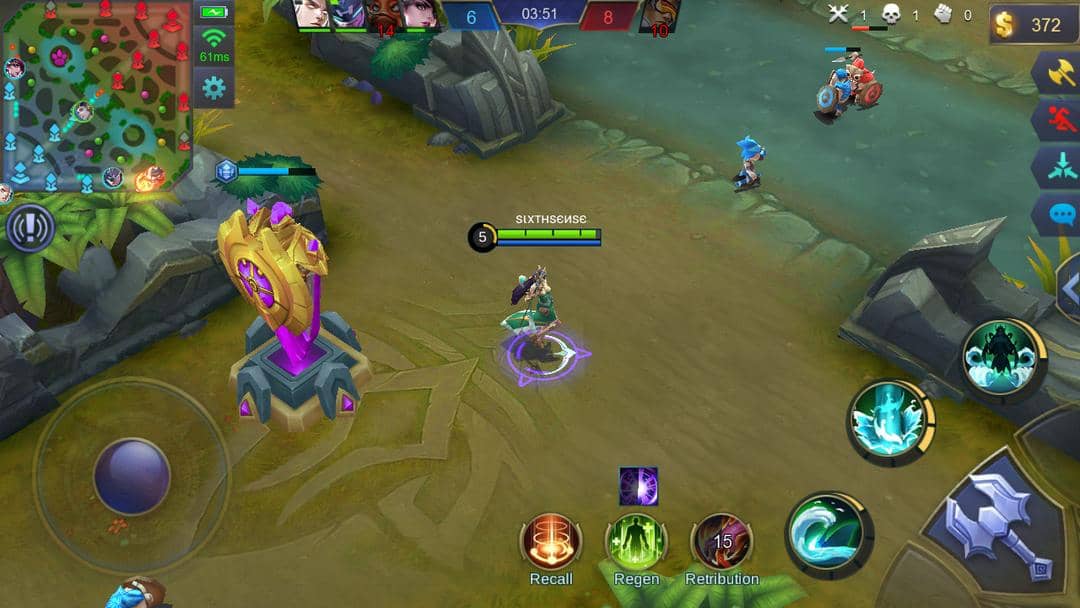The height and width of the screenshot is (608, 1080).
Task: Cast the Retribution battle spell
Action: (x=722, y=543)
